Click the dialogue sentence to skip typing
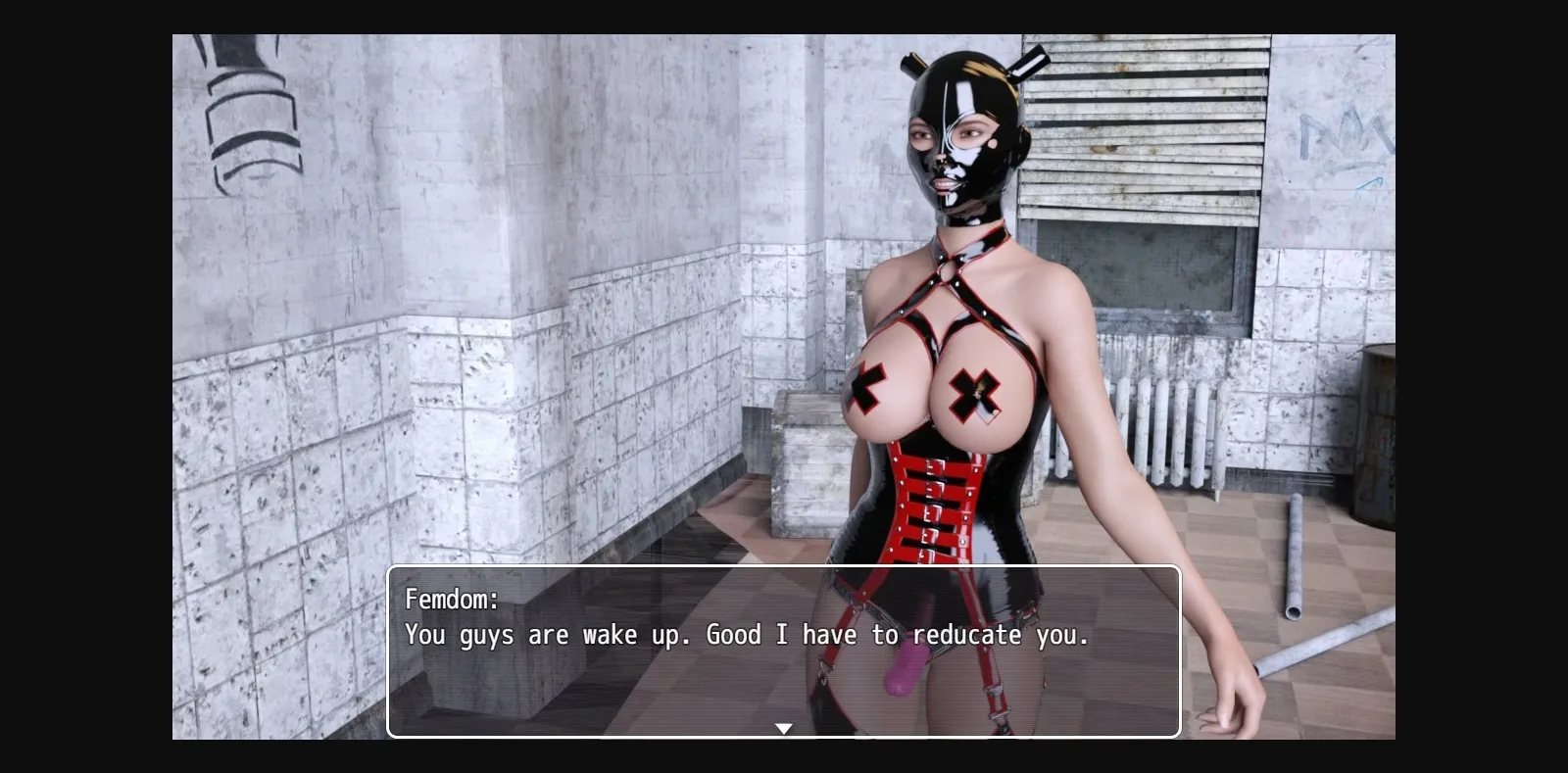Viewport: 1568px width, 773px height. [x=745, y=635]
